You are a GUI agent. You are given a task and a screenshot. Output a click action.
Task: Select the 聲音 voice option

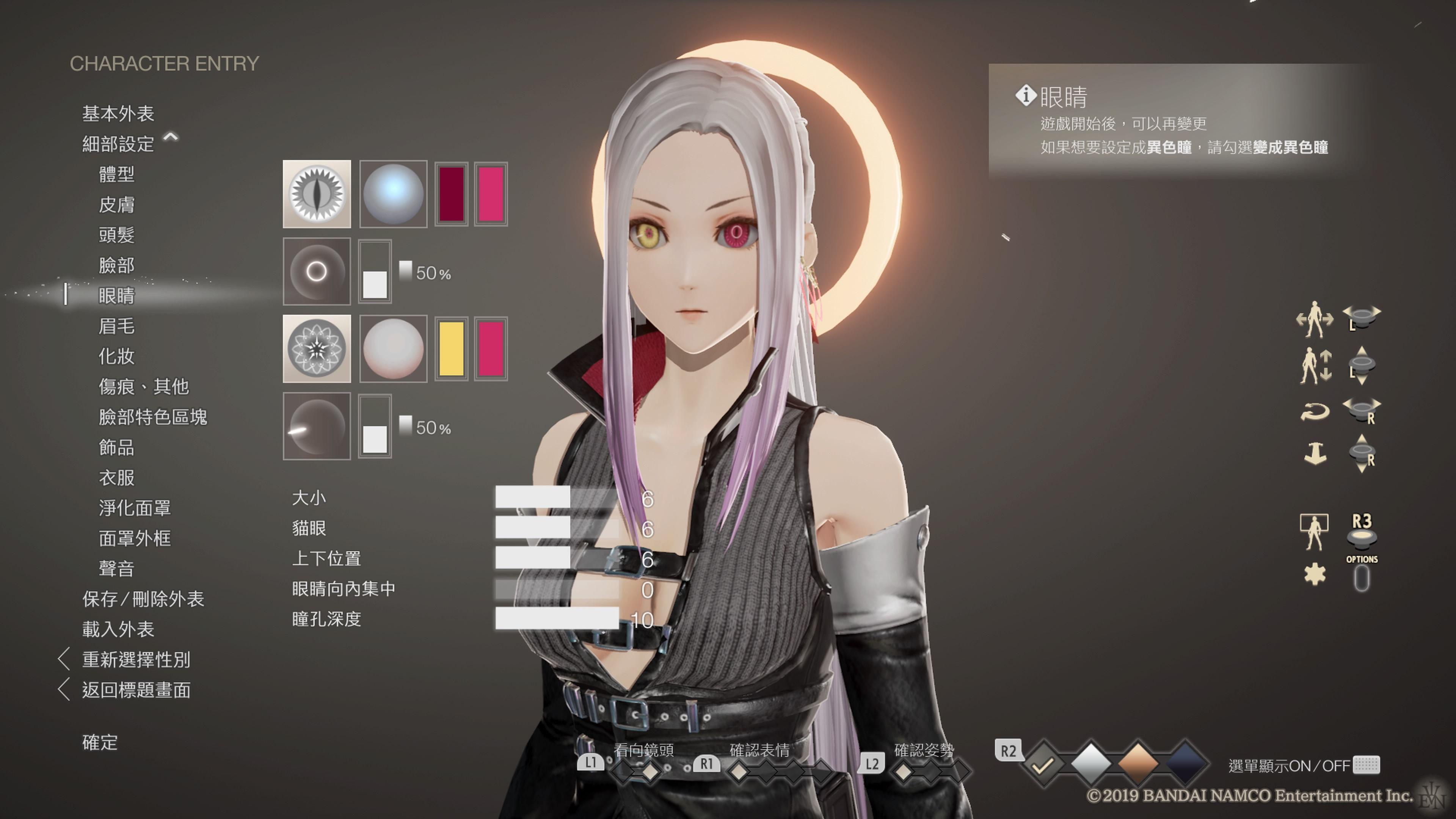[116, 569]
